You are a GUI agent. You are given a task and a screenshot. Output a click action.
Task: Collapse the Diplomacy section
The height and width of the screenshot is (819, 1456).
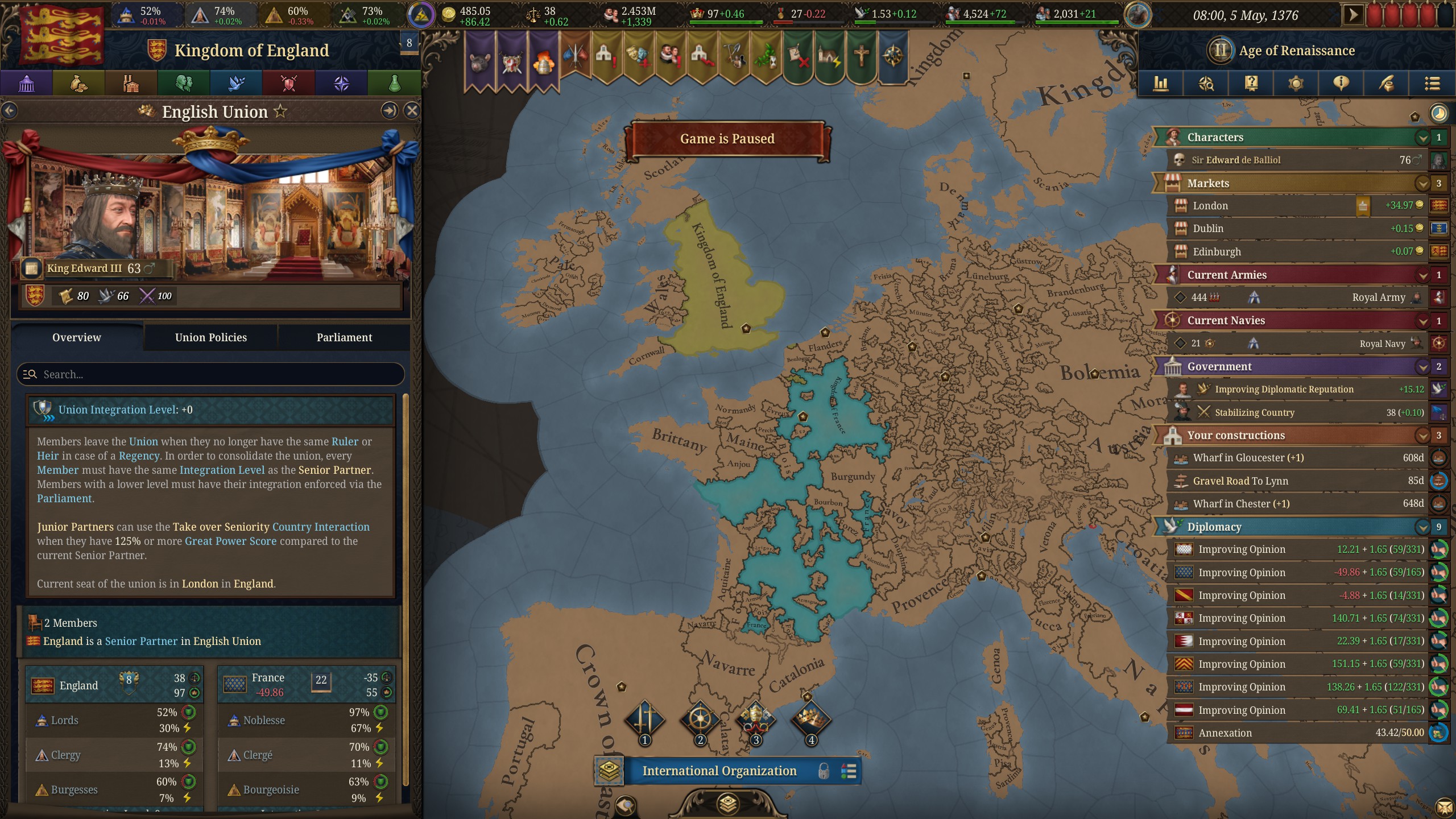tap(1422, 527)
